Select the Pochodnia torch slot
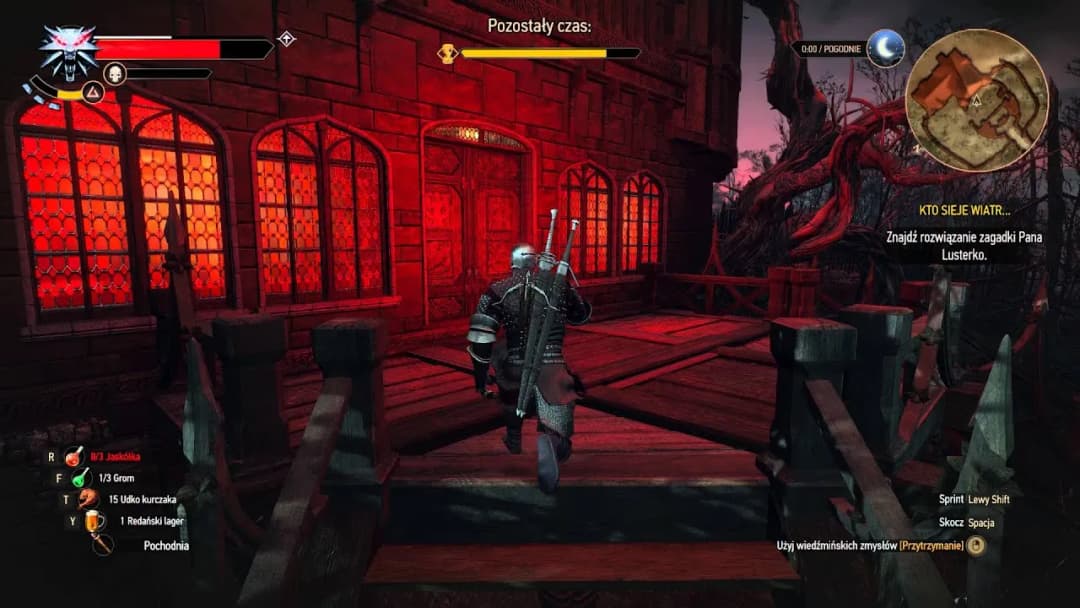 pyautogui.click(x=102, y=545)
